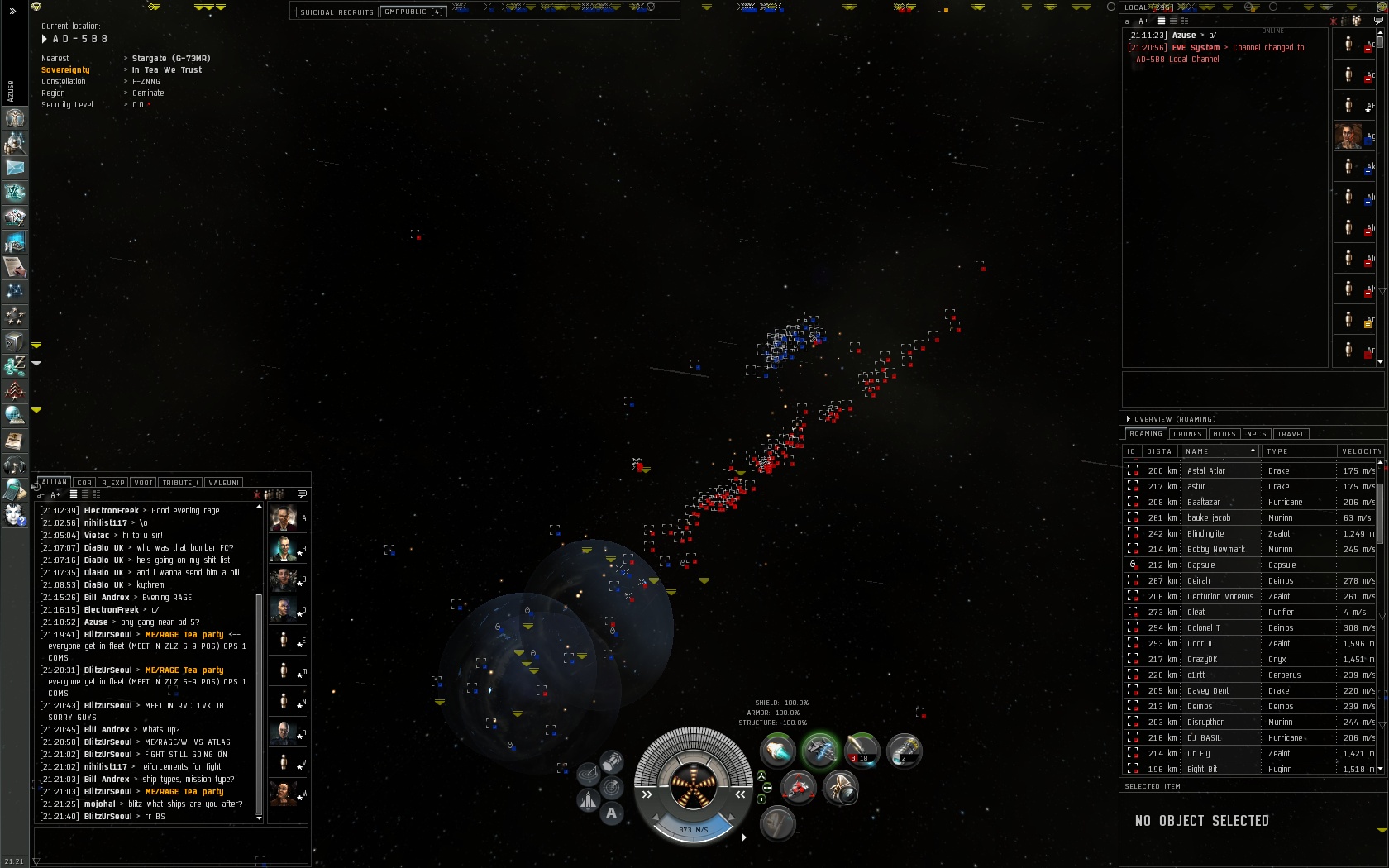Image resolution: width=1389 pixels, height=868 pixels.
Task: Open the Blues overview tab
Action: [1224, 434]
